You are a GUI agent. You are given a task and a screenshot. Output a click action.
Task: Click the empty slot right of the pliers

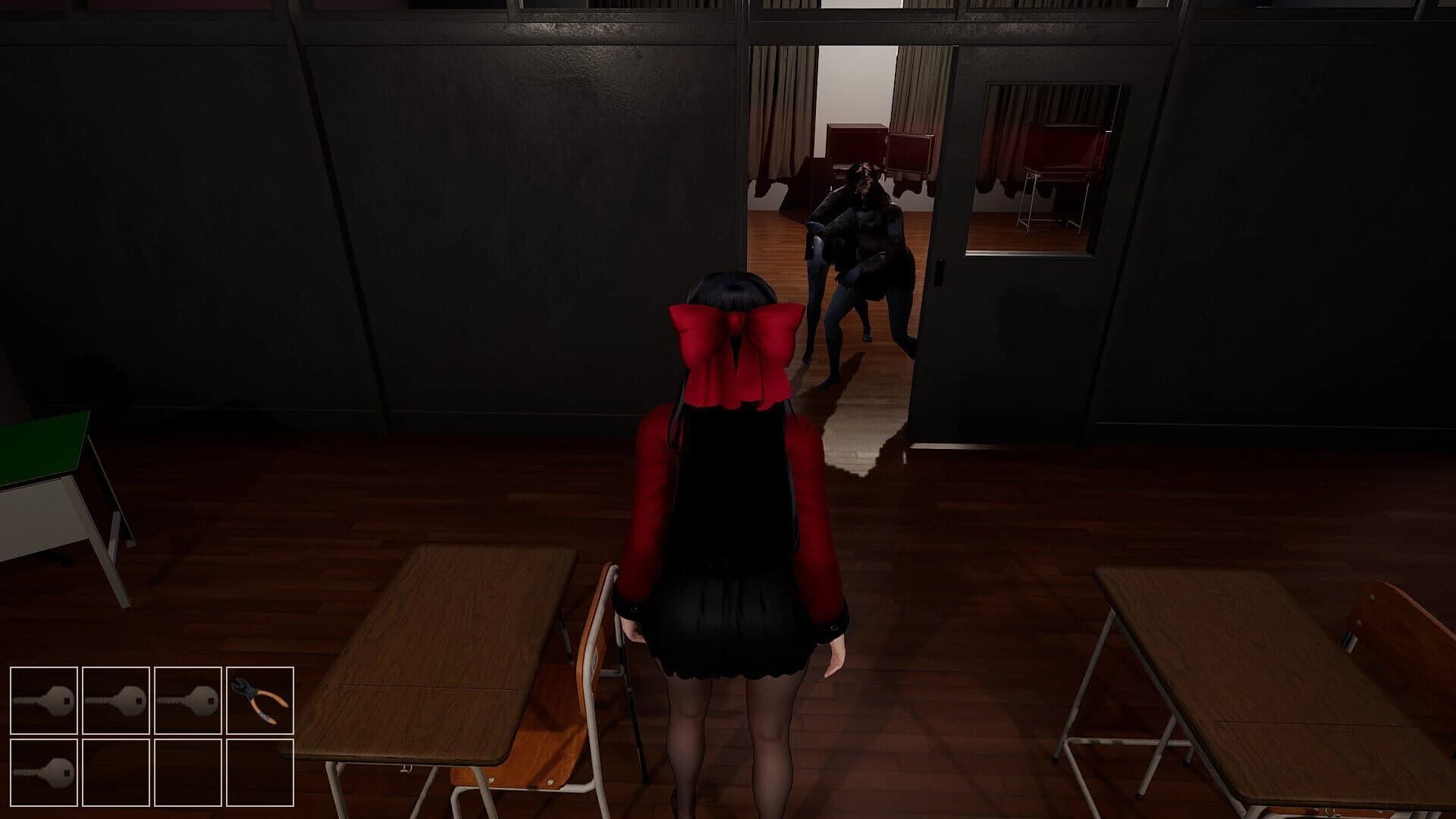click(x=190, y=773)
